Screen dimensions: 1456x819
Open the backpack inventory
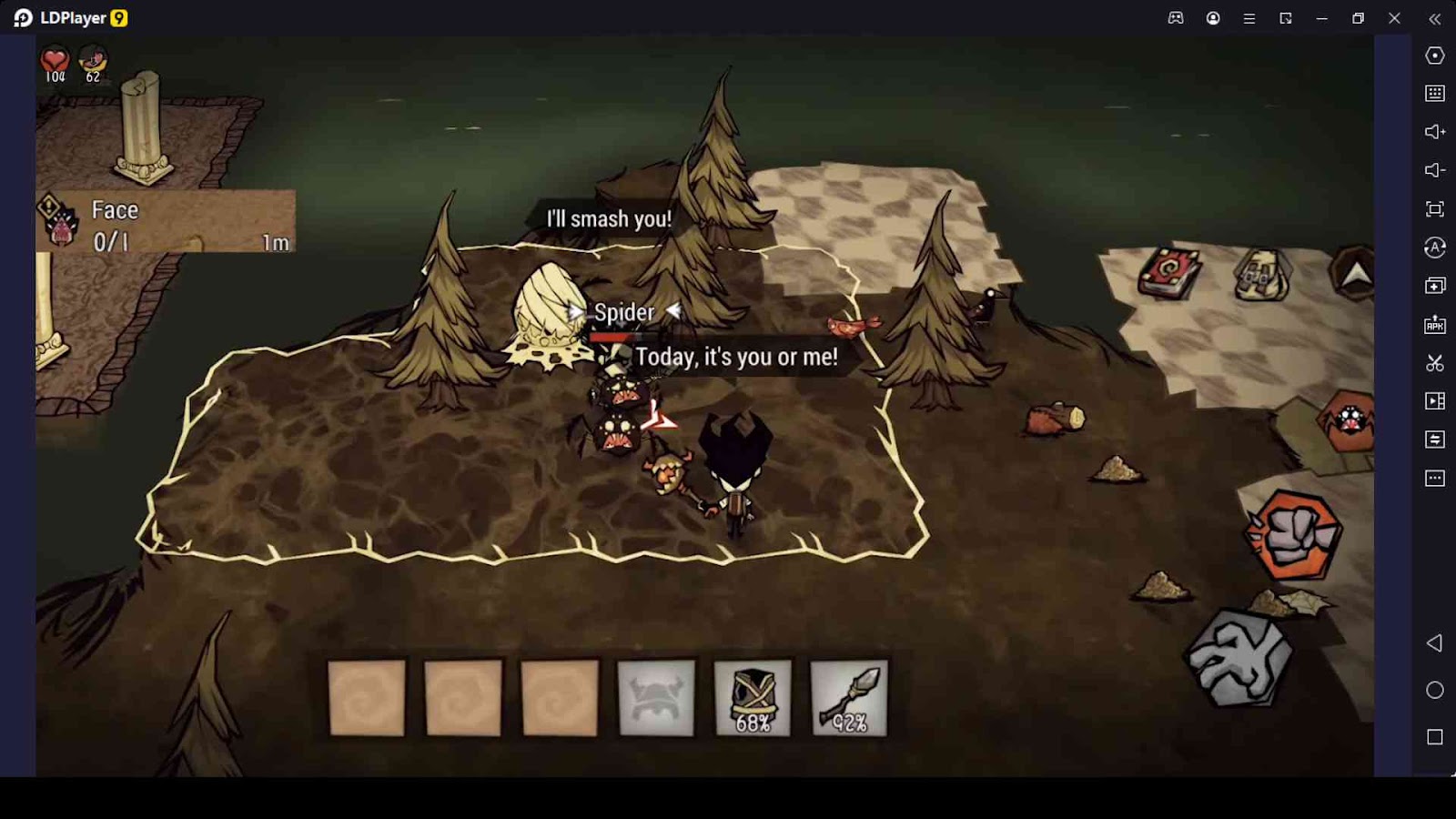coord(1262,273)
